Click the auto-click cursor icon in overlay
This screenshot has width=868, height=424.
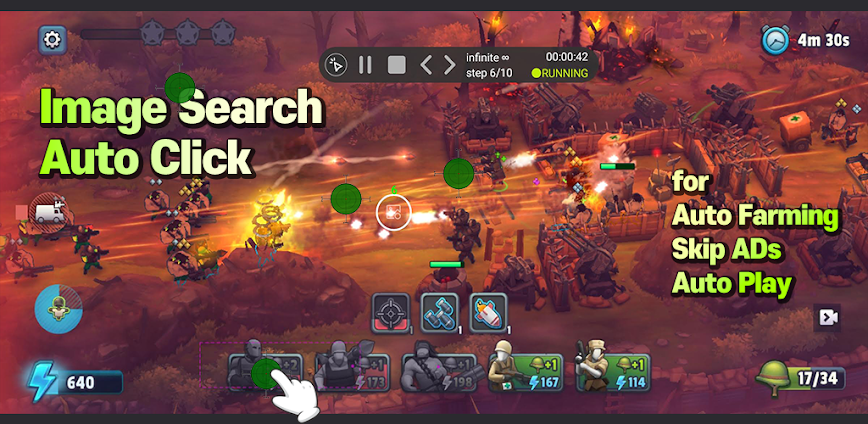pos(336,65)
